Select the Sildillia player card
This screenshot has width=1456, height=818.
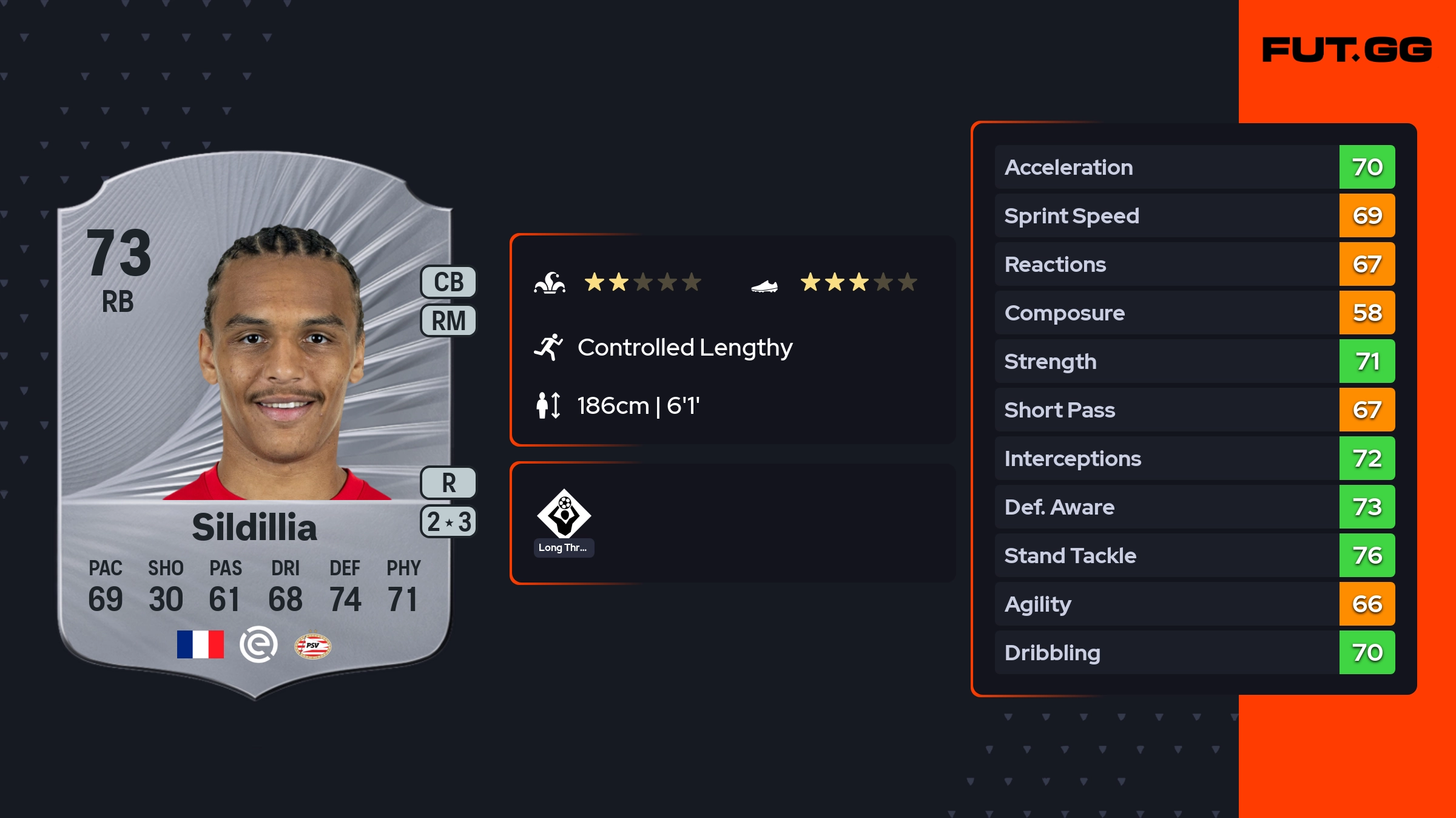(255, 425)
